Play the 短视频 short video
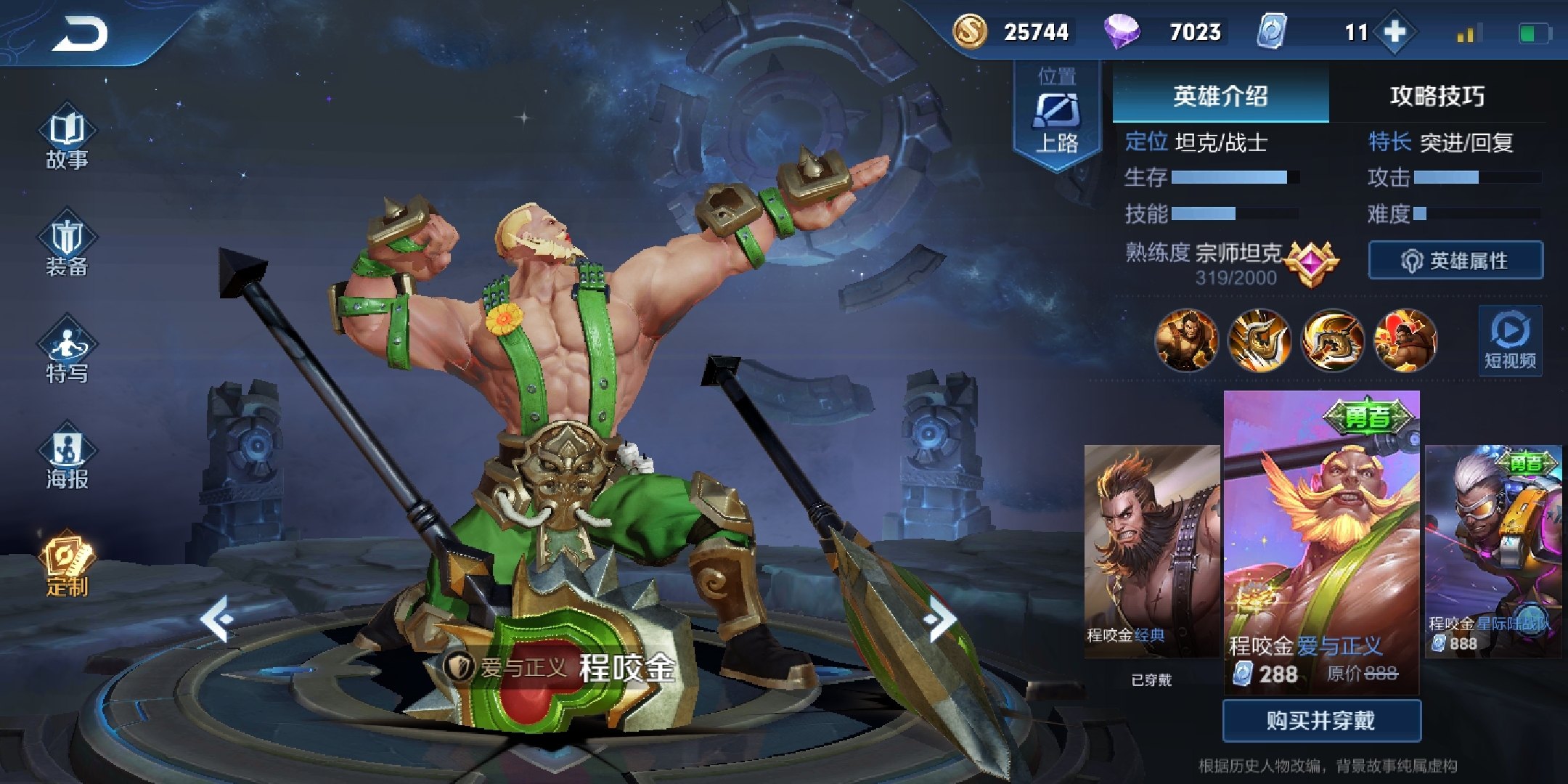Image resolution: width=1568 pixels, height=784 pixels. click(1510, 340)
